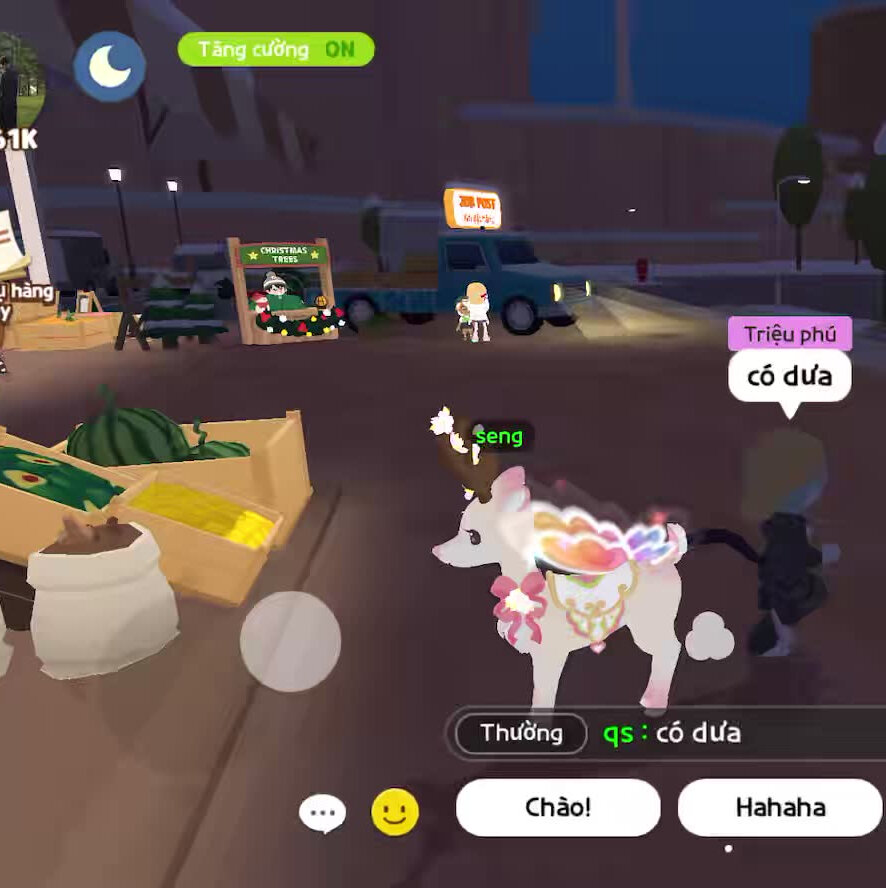Send the Hahaha quick reply

coord(780,807)
